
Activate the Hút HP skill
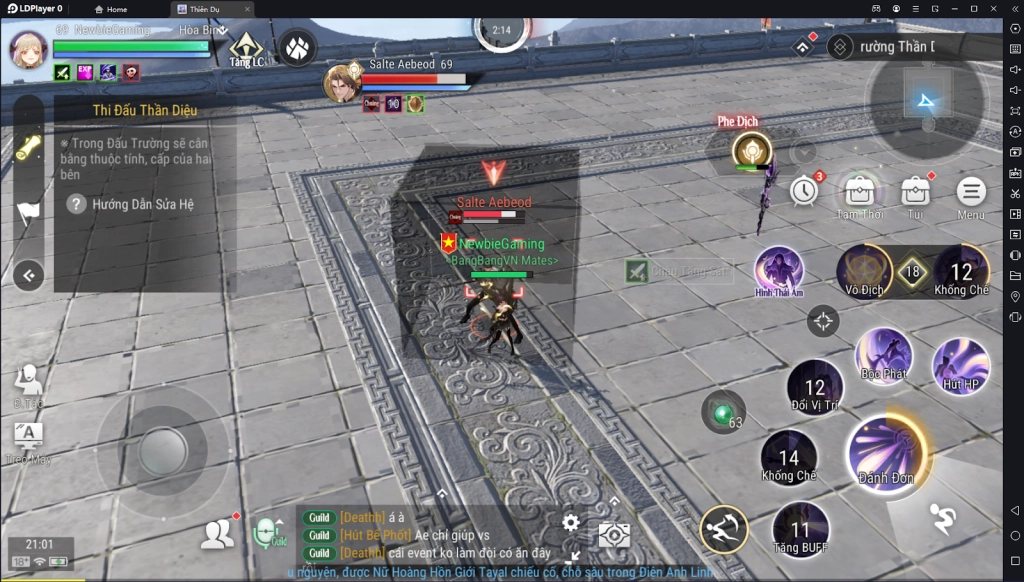coord(961,366)
